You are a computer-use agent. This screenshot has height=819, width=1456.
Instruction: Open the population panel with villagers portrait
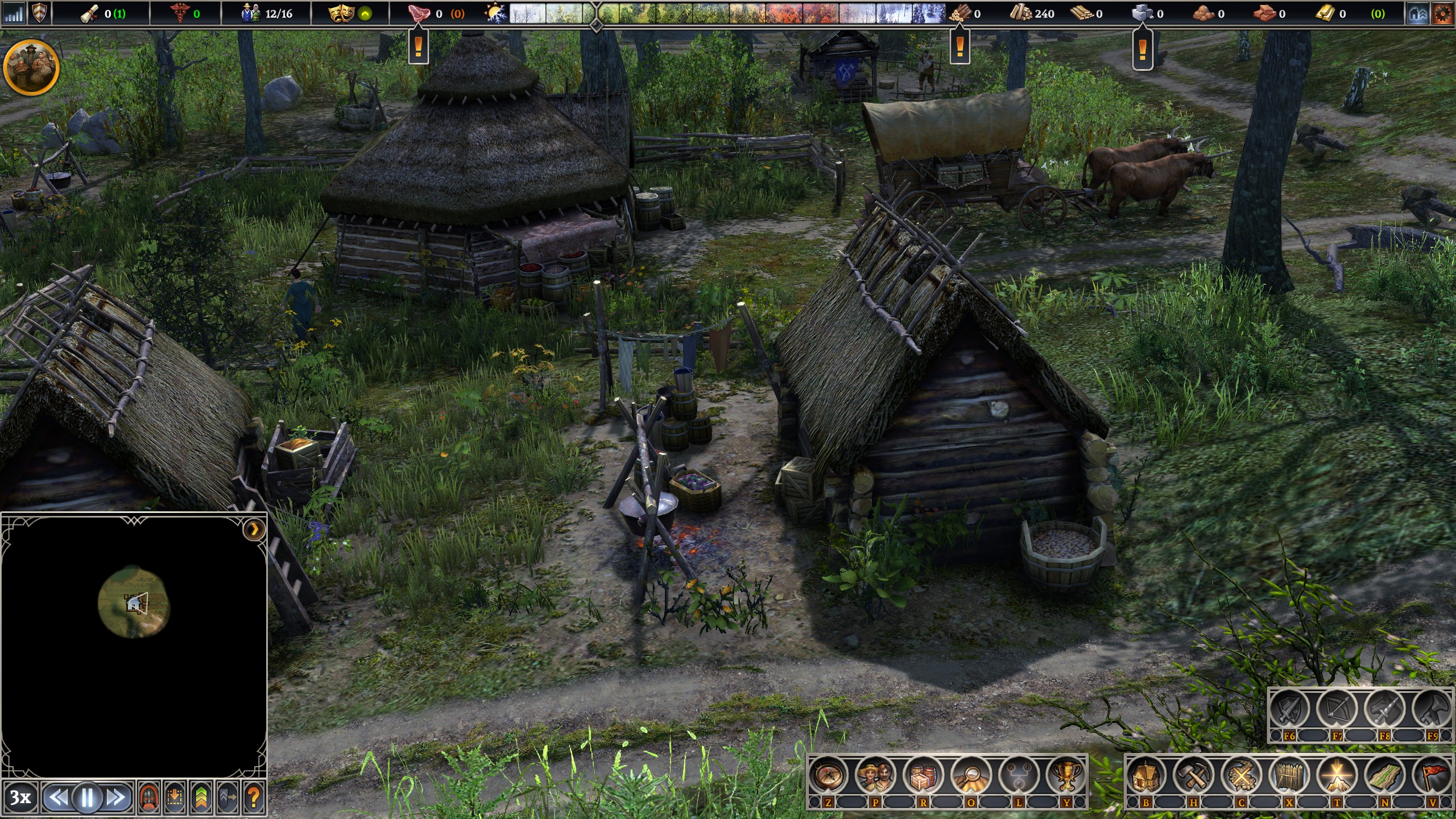point(875,775)
